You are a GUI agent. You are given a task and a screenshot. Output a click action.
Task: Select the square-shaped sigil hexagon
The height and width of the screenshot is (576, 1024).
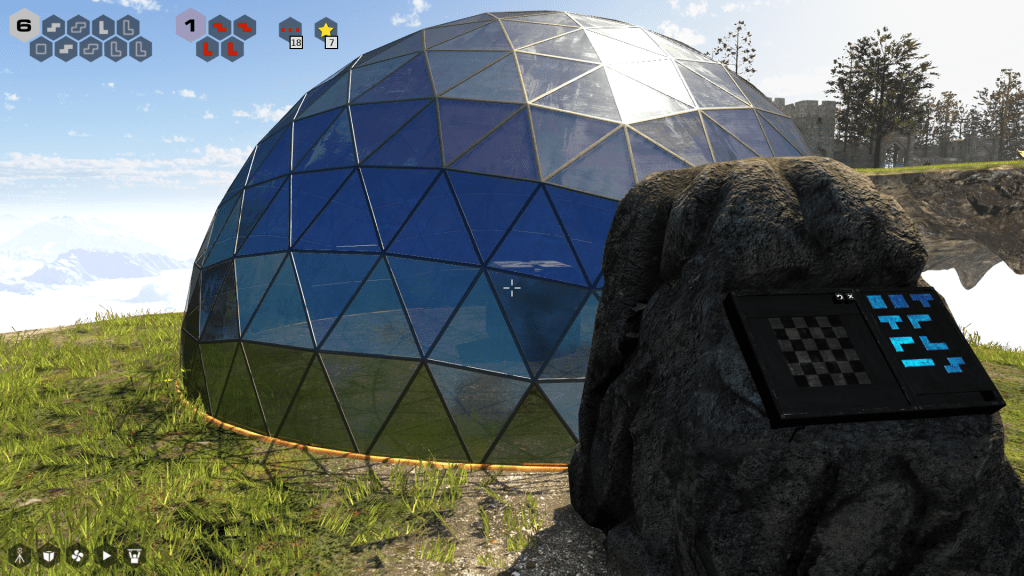tap(41, 48)
